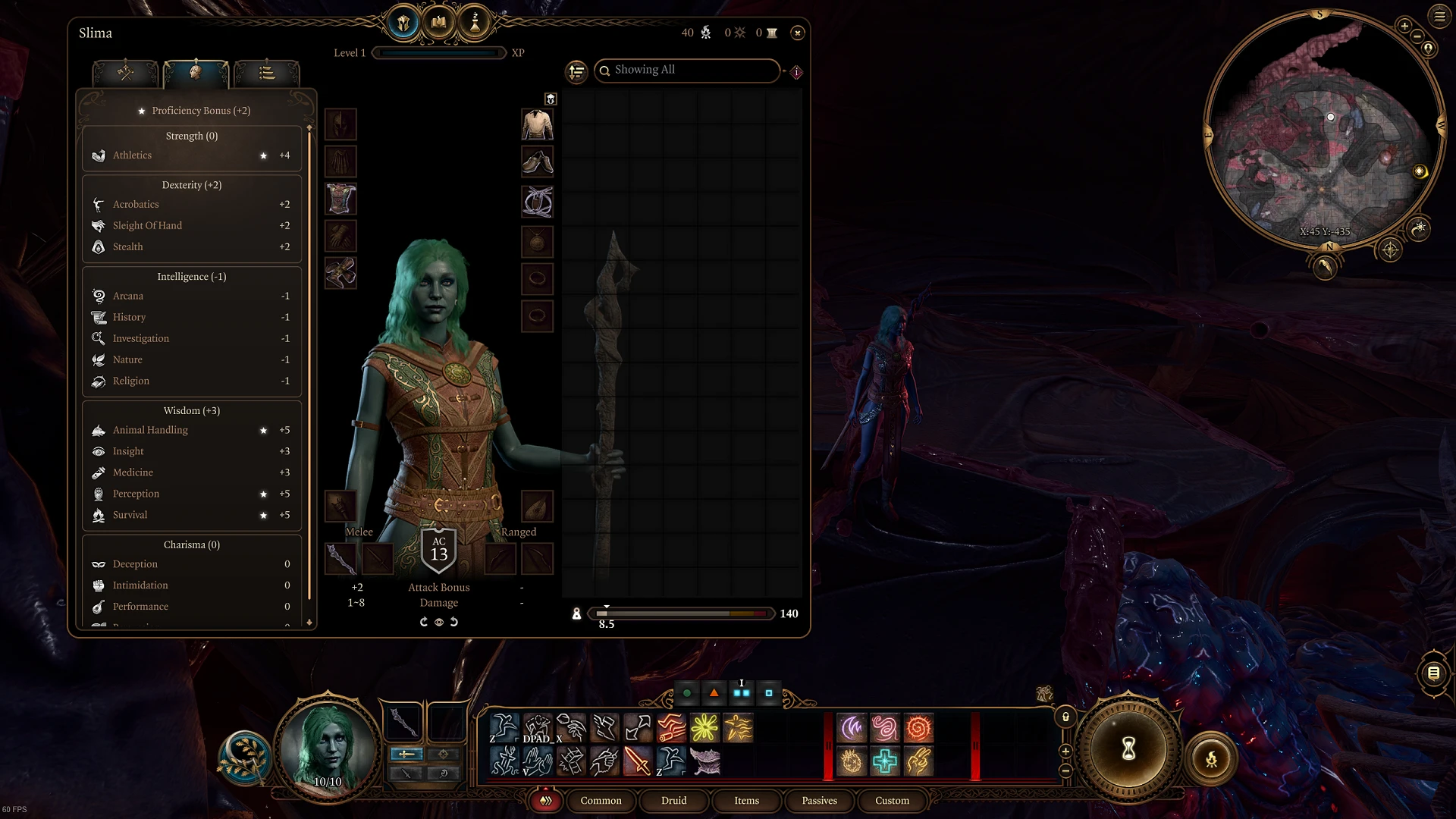Open the main menu hamburger button
Image resolution: width=1456 pixels, height=819 pixels.
[1439, 16]
